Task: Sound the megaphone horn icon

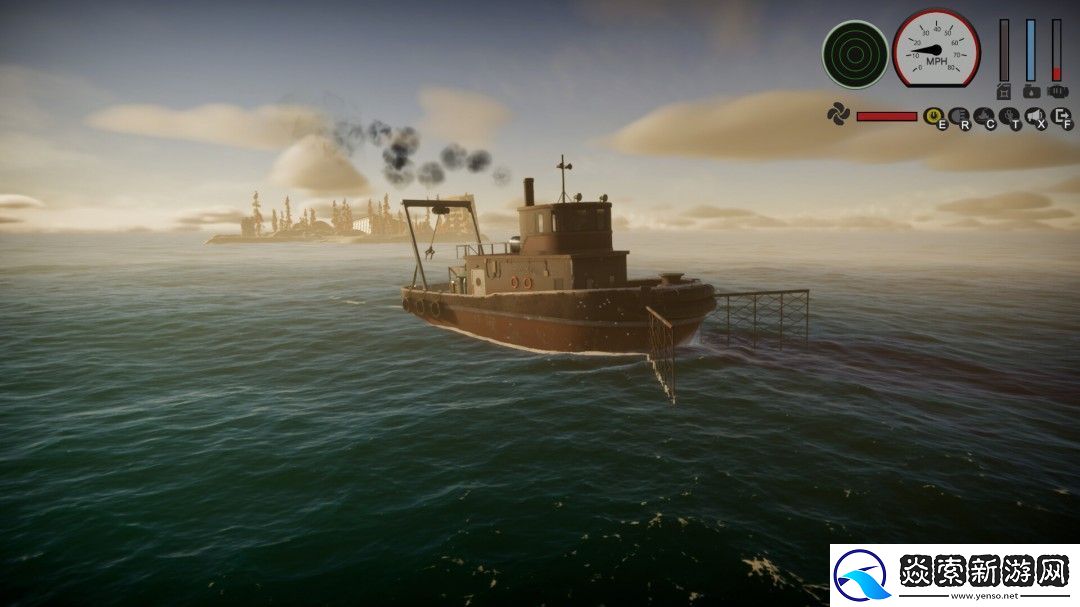Action: click(x=1035, y=117)
